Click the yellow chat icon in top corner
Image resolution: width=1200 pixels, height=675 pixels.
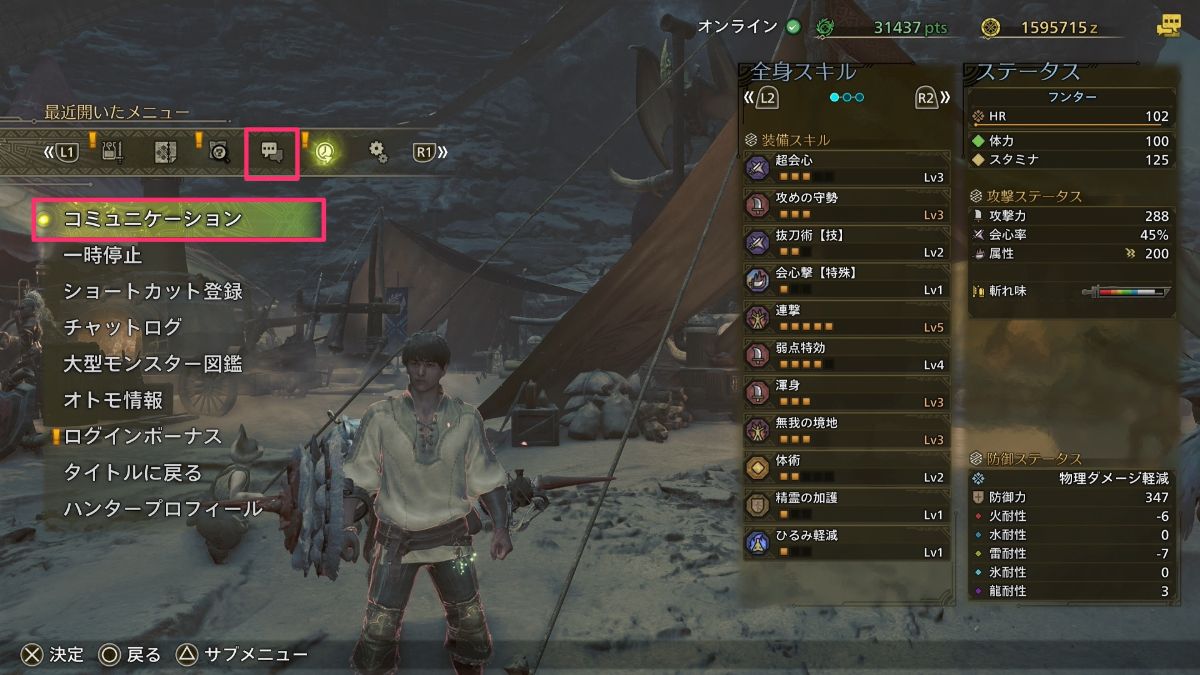[1167, 27]
